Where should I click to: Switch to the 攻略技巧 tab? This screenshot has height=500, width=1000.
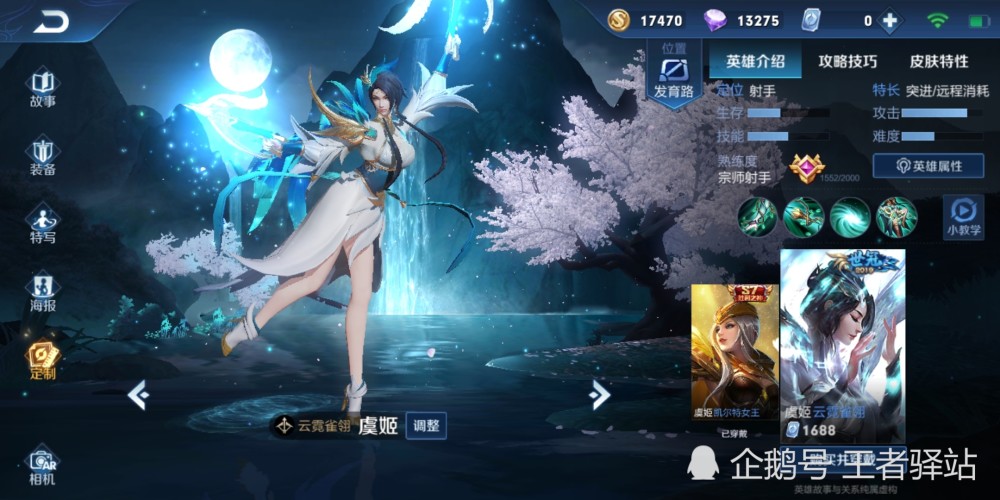coord(847,61)
